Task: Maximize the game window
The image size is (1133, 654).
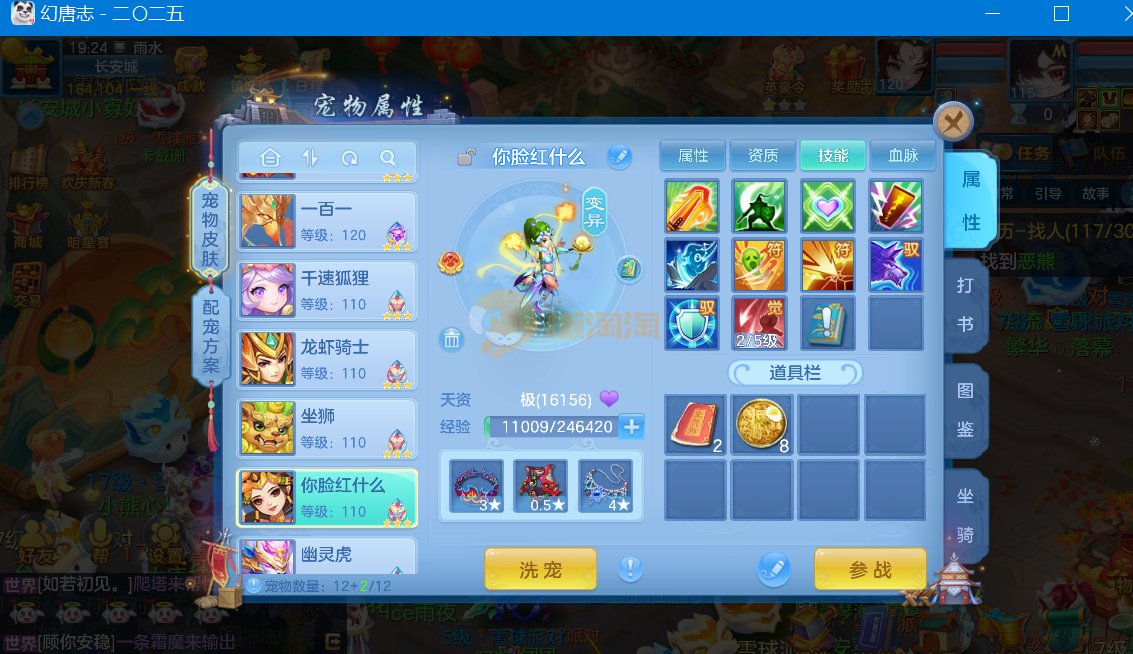Action: click(x=1061, y=14)
